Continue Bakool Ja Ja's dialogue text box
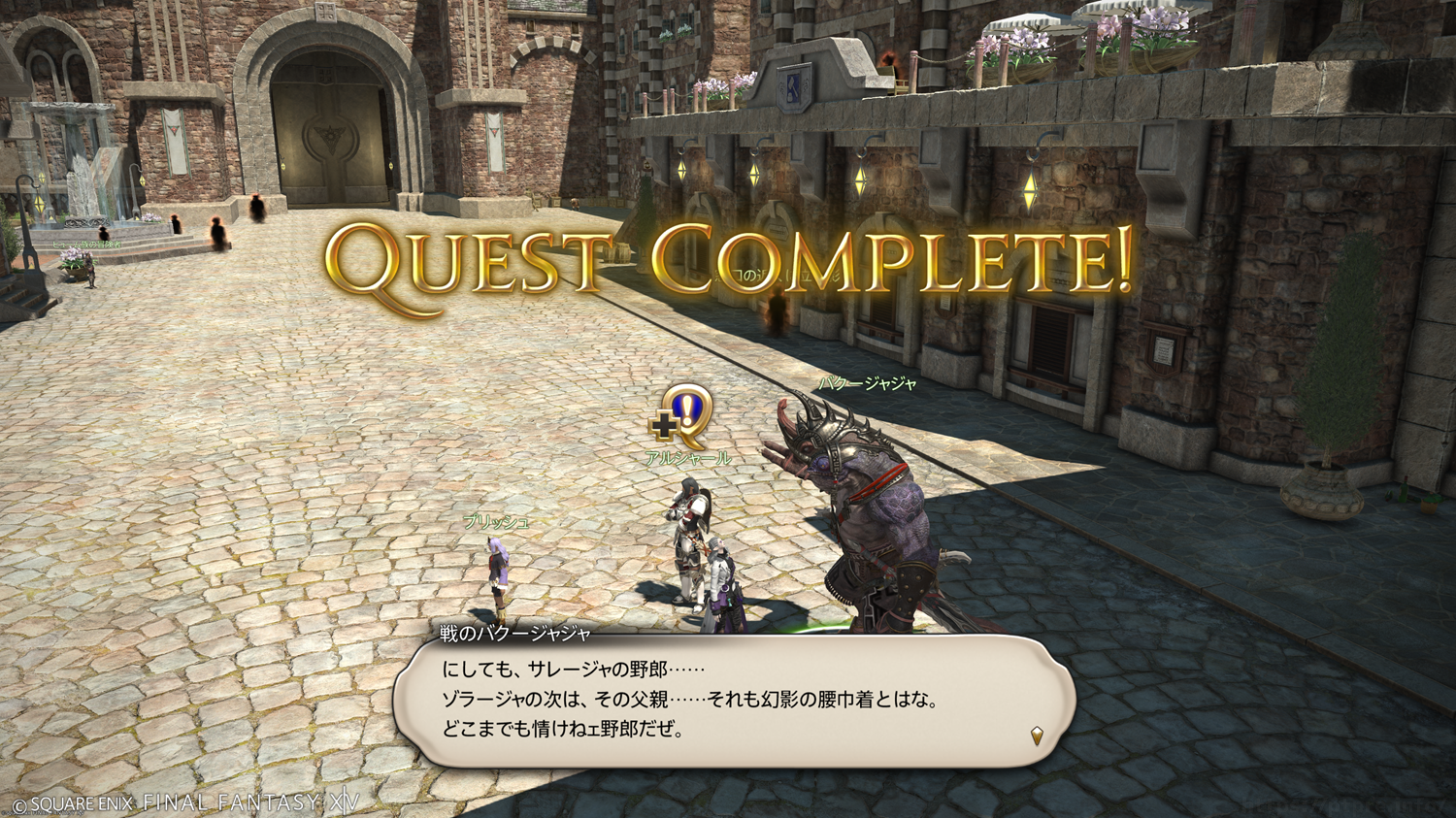Screen dimensions: 1456x818 pyautogui.click(x=733, y=701)
